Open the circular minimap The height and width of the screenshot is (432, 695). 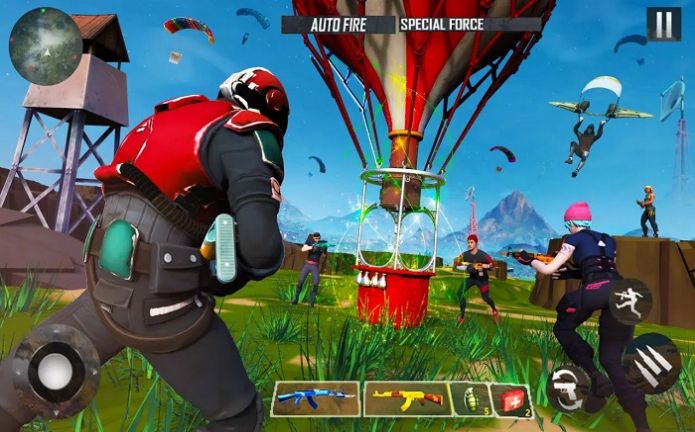[45, 44]
